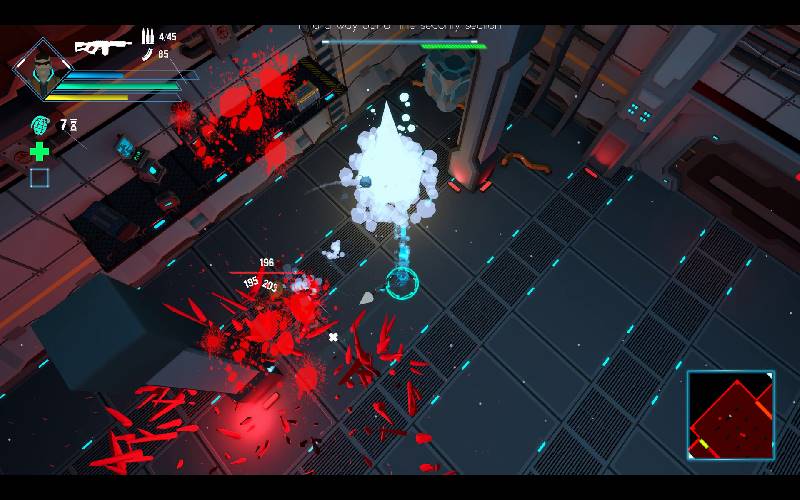The height and width of the screenshot is (500, 800).
Task: Open the red room minimap
Action: click(x=730, y=415)
